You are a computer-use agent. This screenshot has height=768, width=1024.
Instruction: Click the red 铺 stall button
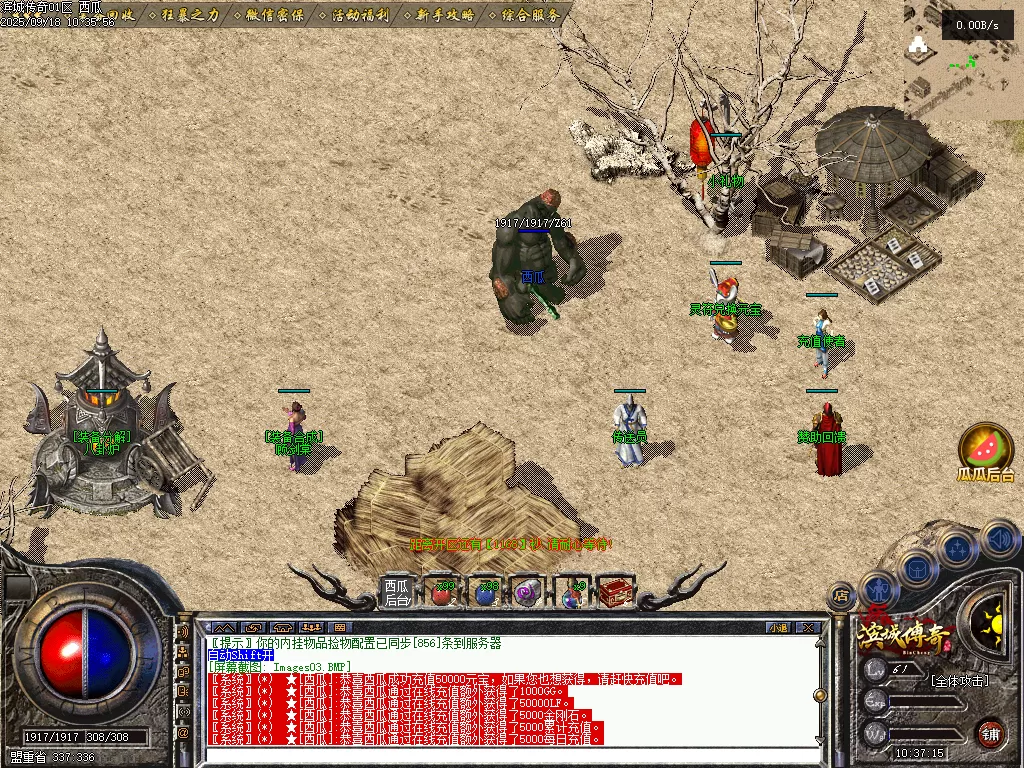pyautogui.click(x=990, y=733)
